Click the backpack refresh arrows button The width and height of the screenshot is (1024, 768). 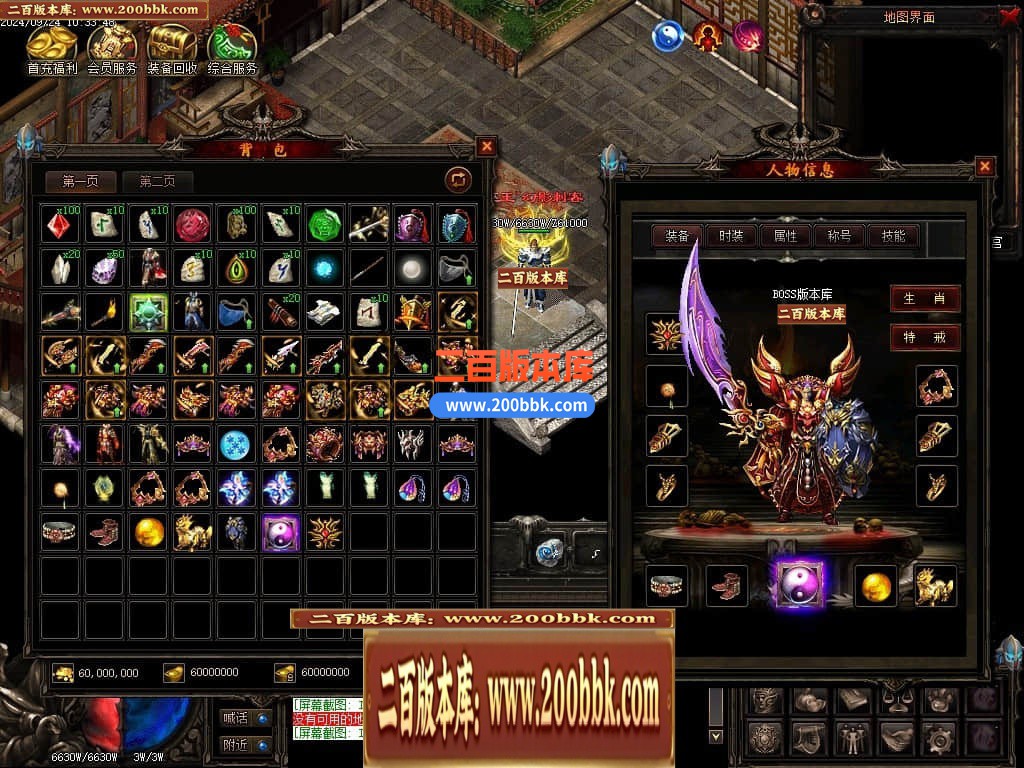[458, 179]
